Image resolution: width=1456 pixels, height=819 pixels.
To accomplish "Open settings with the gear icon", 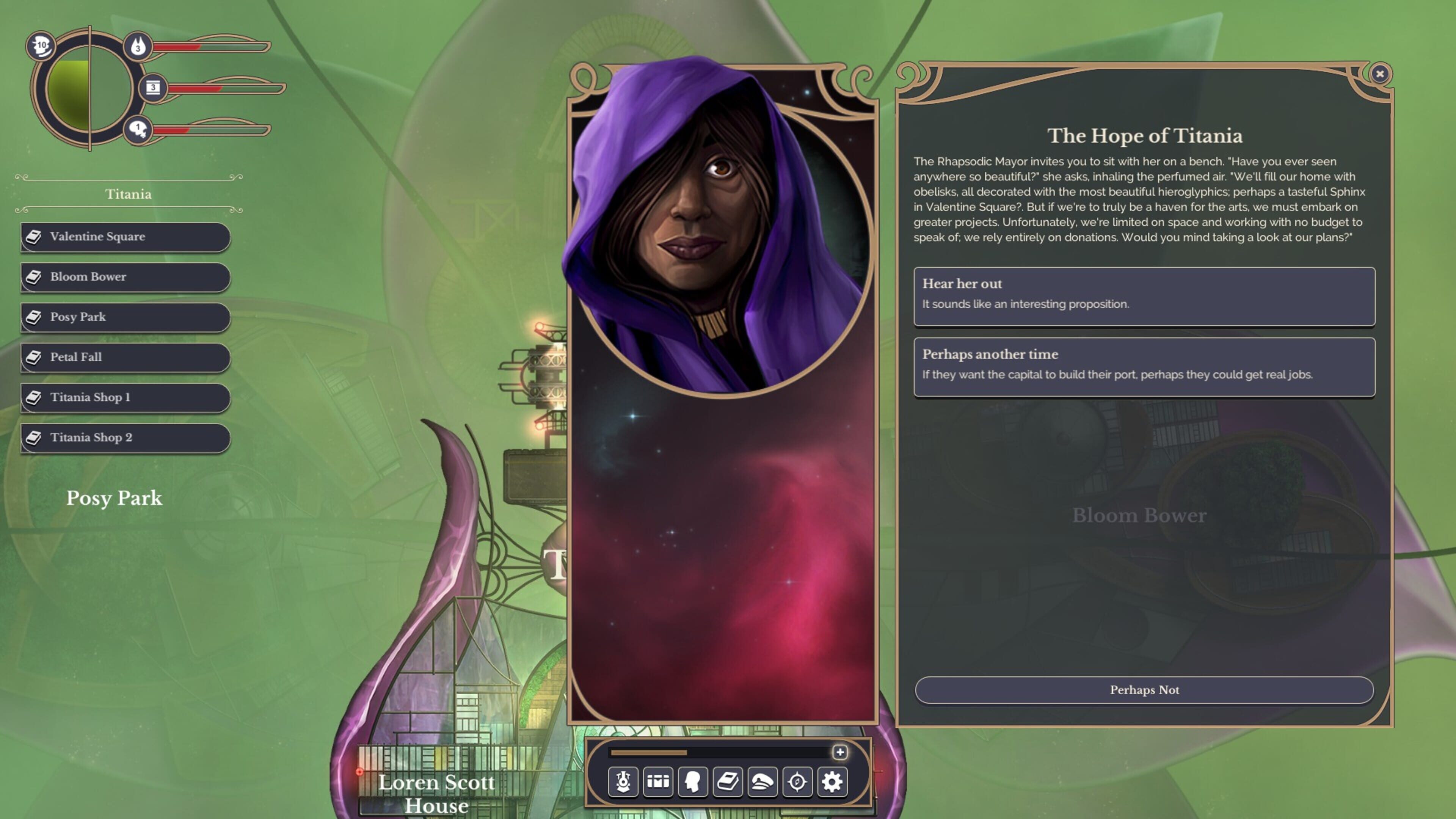I will [x=832, y=782].
